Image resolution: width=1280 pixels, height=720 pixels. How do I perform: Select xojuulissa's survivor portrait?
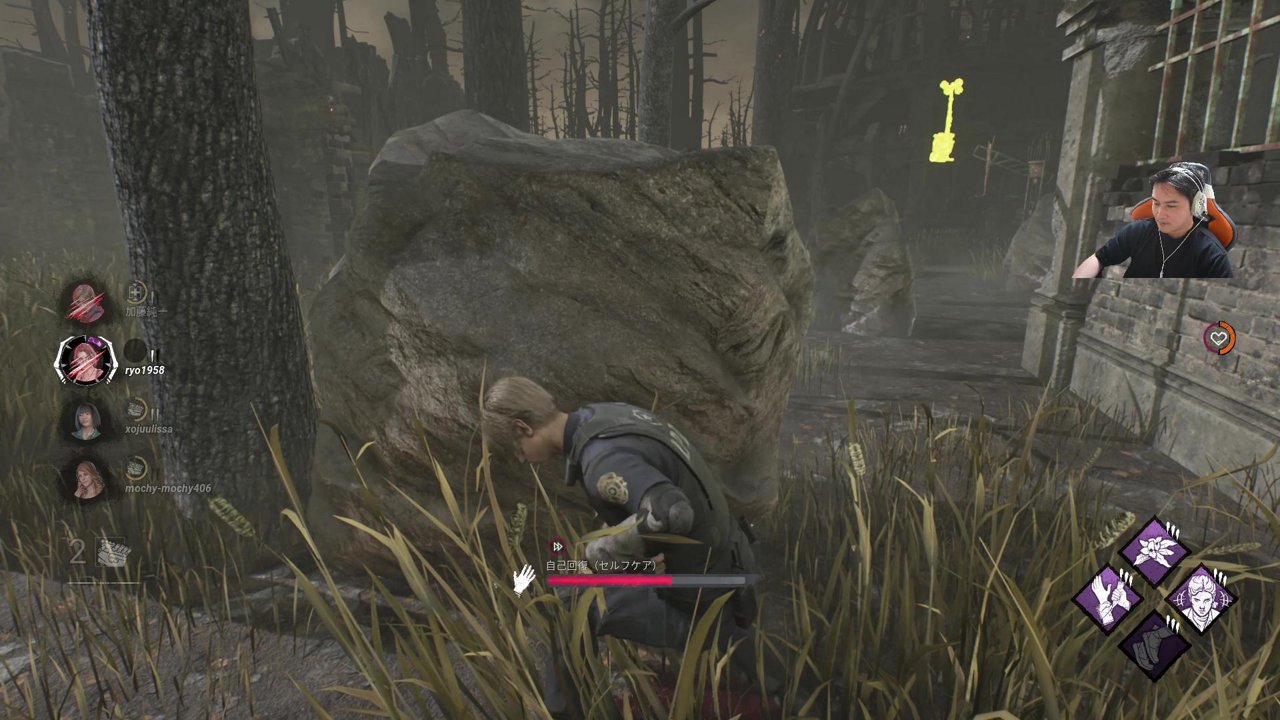coord(86,420)
